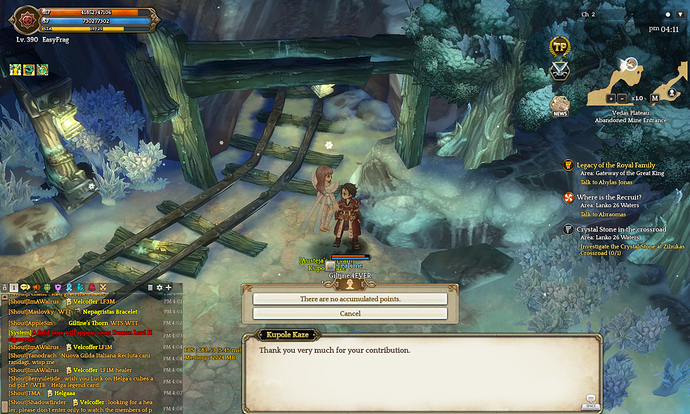Choose "There are no accumulated points." option
This screenshot has width=690, height=414.
[349, 298]
